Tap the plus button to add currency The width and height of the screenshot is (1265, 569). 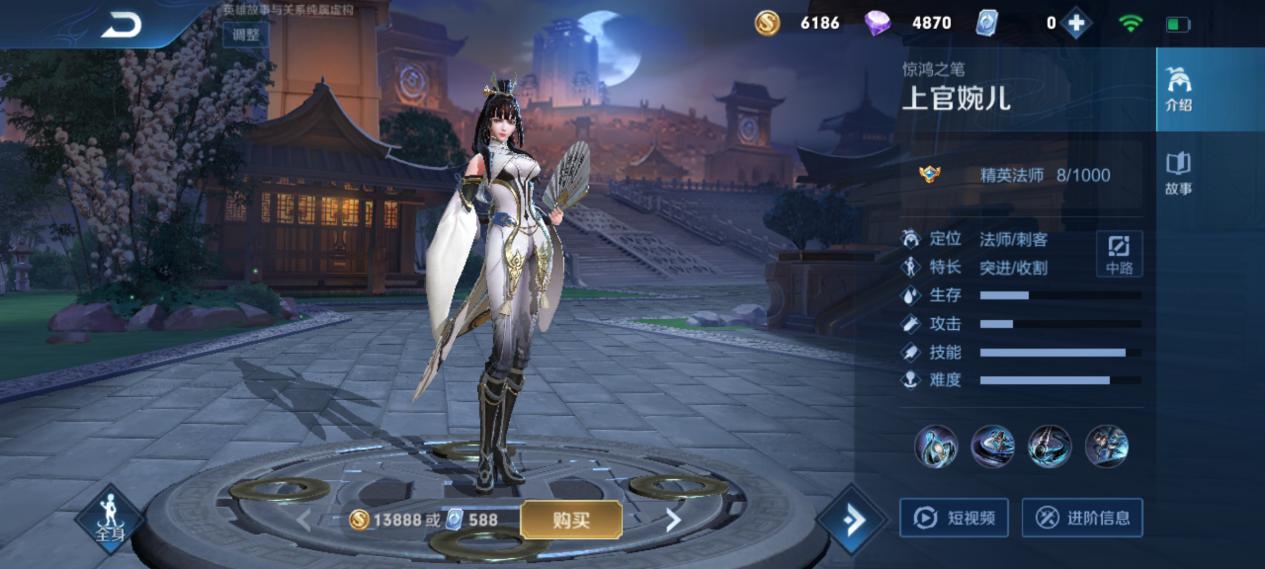(1076, 22)
